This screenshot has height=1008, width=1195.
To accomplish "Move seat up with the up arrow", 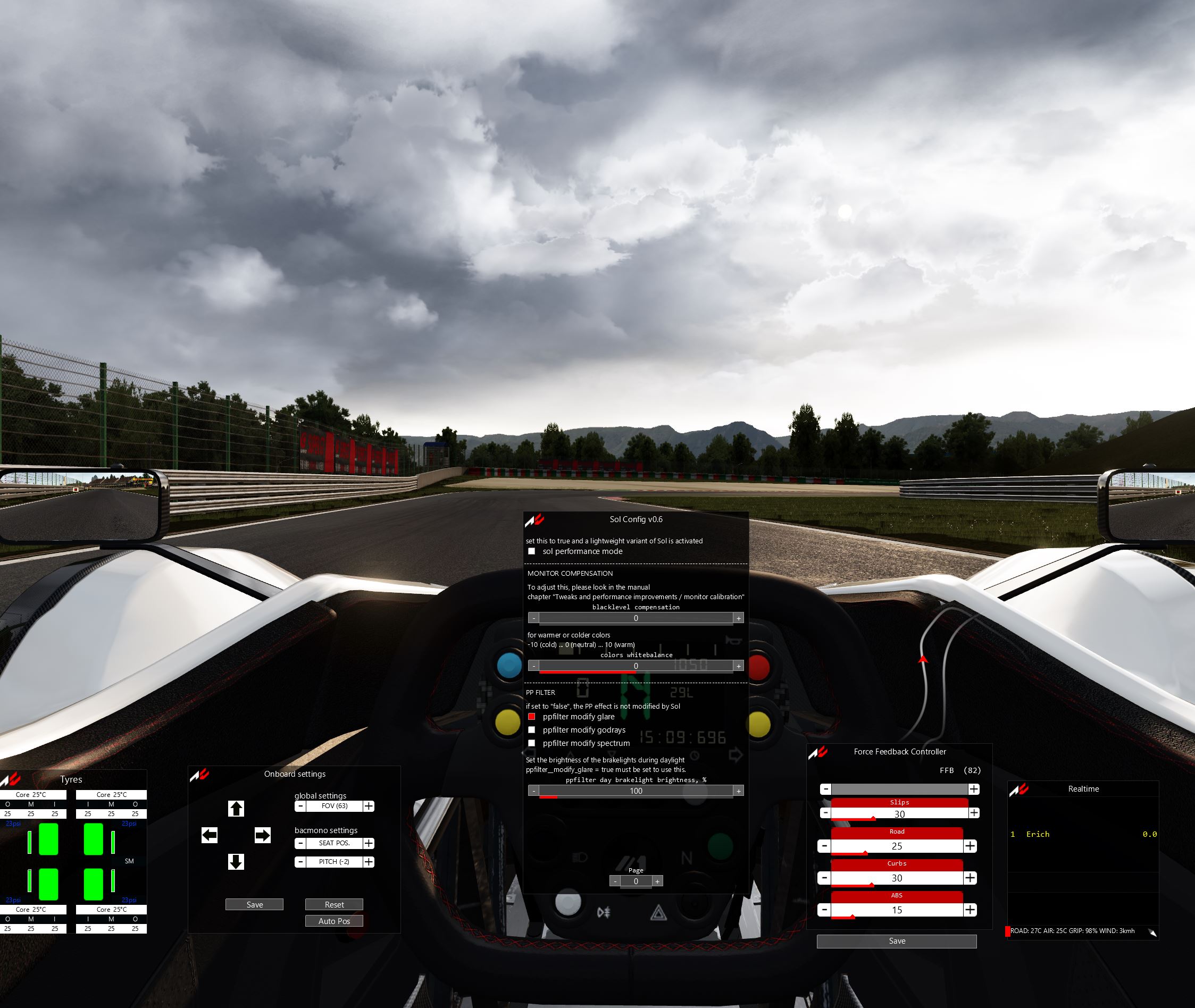I will tap(236, 809).
